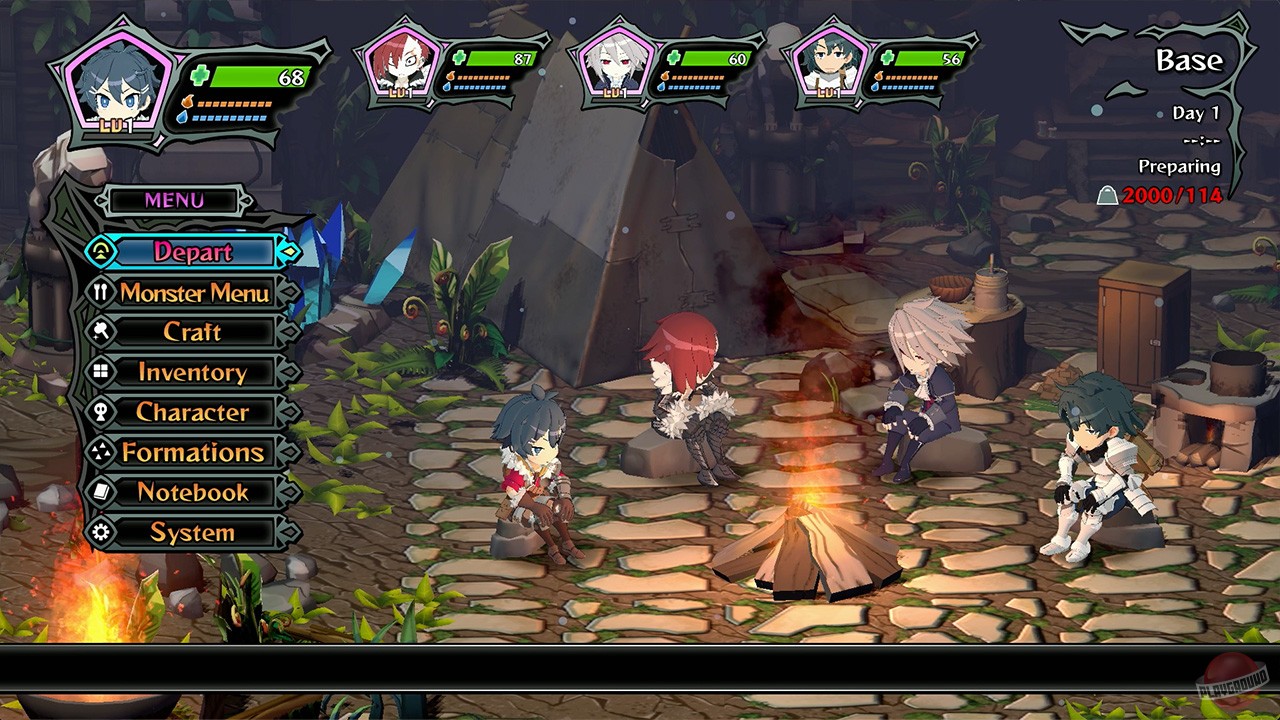This screenshot has height=720, width=1280.
Task: Click the white-haired character's green HP bar
Action: pyautogui.click(x=716, y=58)
